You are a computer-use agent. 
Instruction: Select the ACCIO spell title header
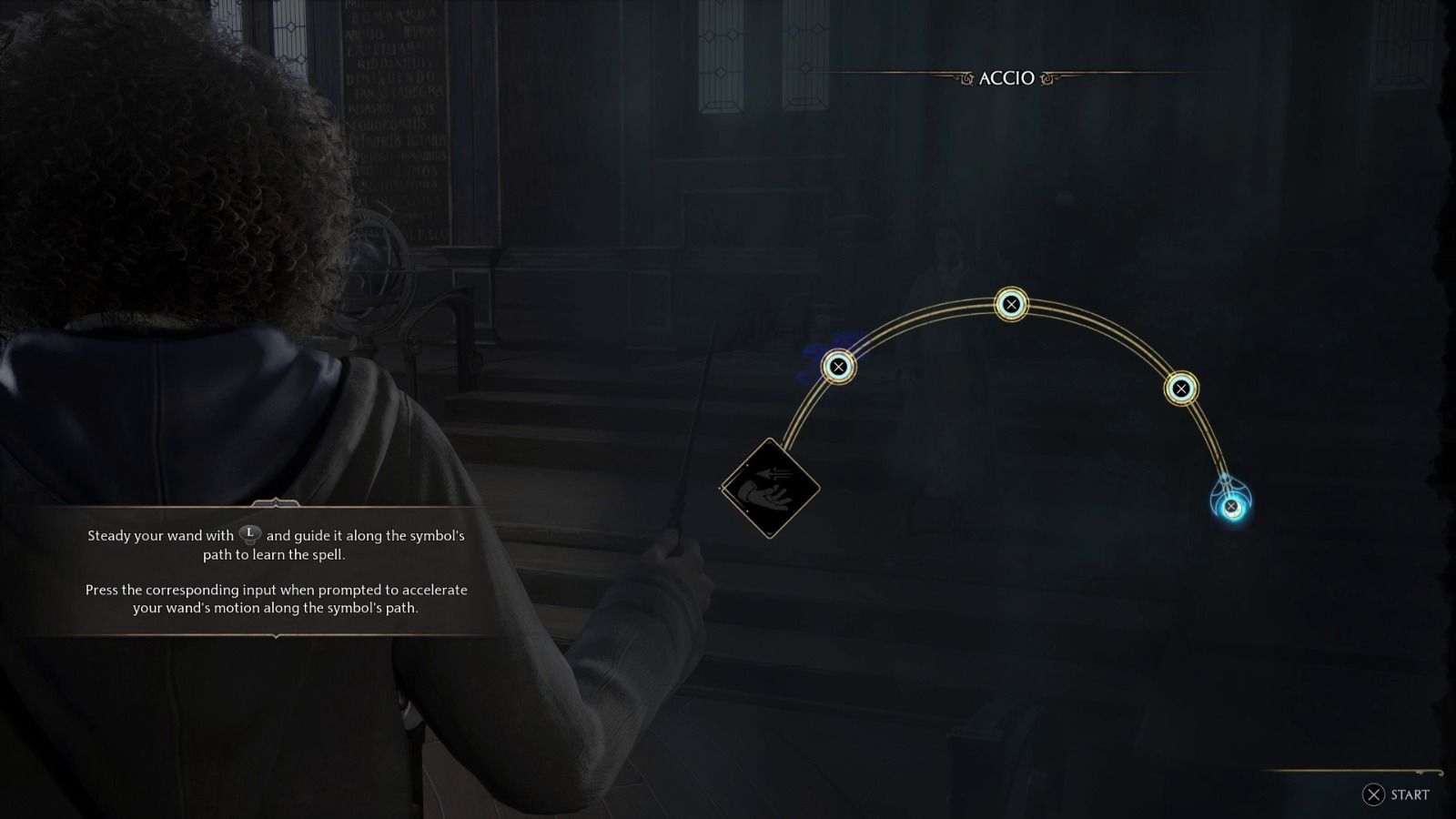1008,79
